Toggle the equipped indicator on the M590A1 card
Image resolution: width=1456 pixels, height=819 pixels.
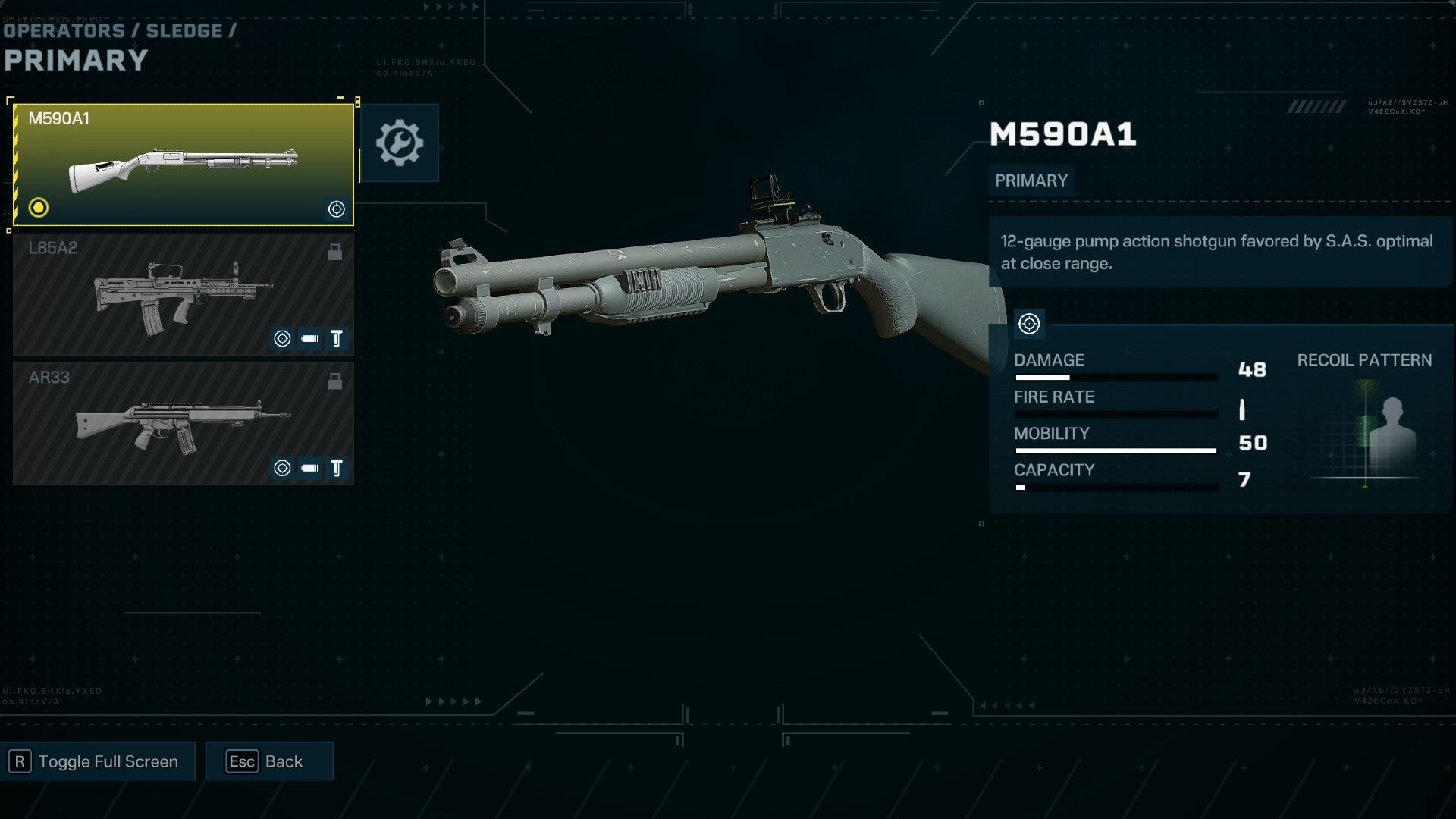click(38, 206)
